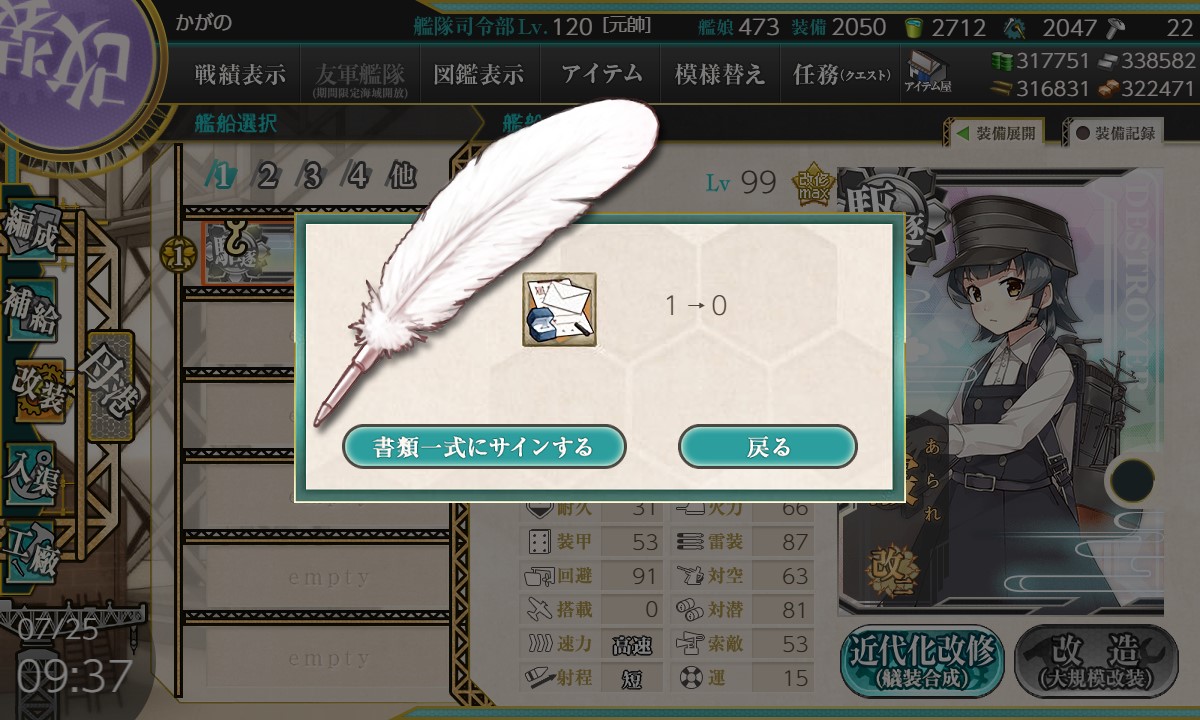Switch to fleet tab 4
This screenshot has width=1200, height=720.
357,177
